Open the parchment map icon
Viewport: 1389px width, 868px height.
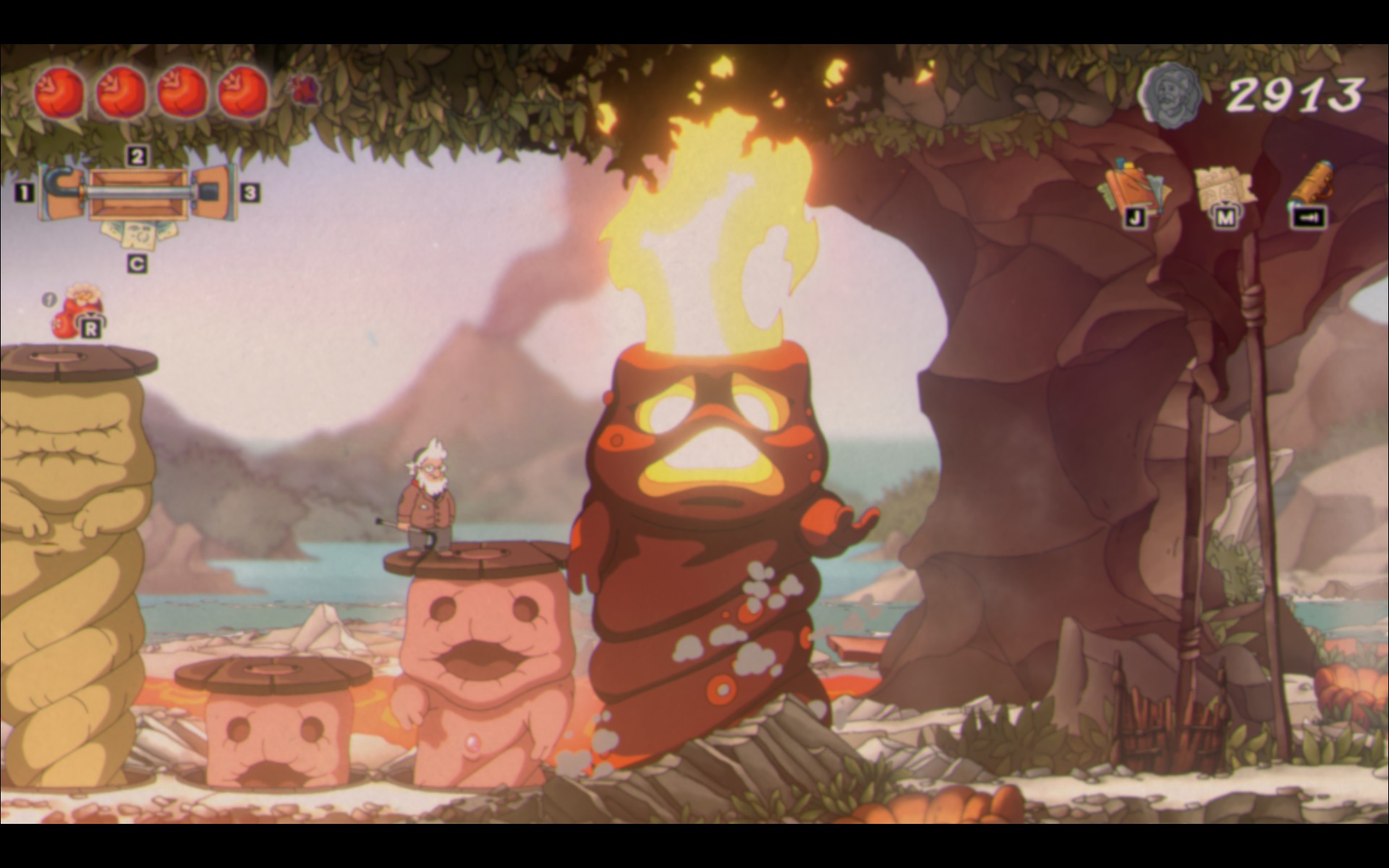pos(1223,187)
